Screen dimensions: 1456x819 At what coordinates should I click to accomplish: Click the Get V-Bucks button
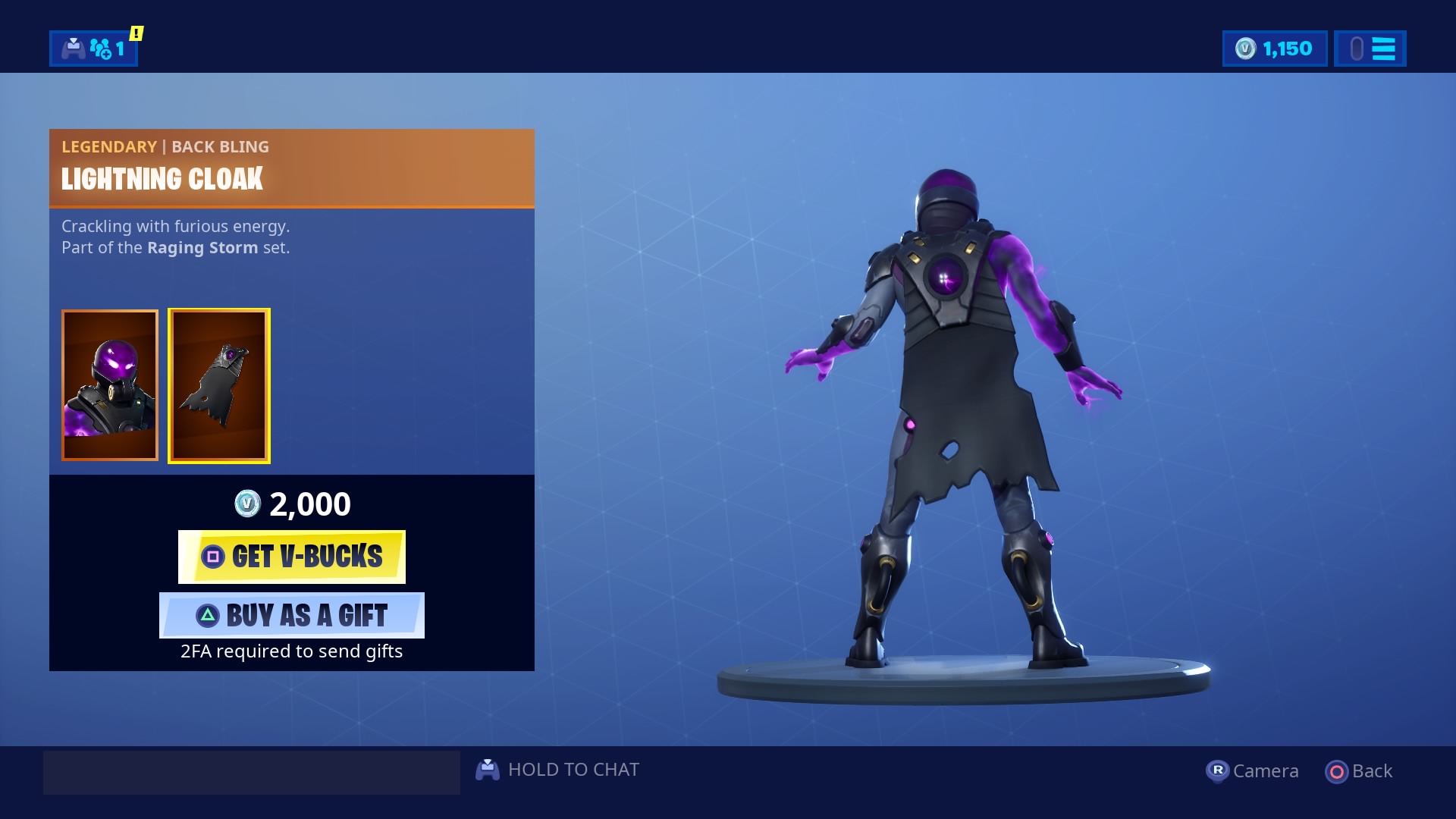coord(291,556)
